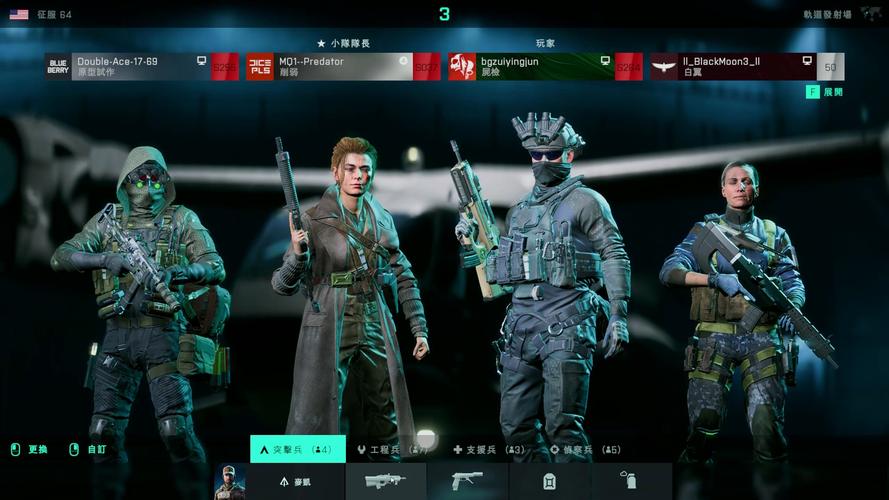
Task: Click the 更換 (change) option
Action: (x=30, y=450)
